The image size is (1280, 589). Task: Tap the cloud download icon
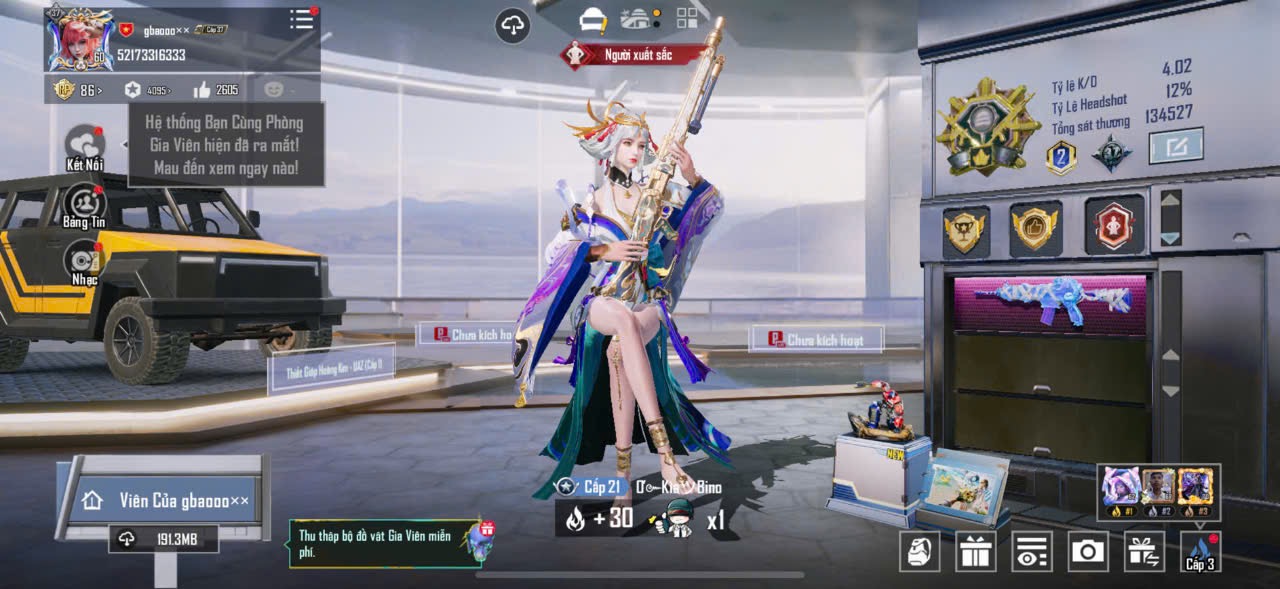coord(513,26)
